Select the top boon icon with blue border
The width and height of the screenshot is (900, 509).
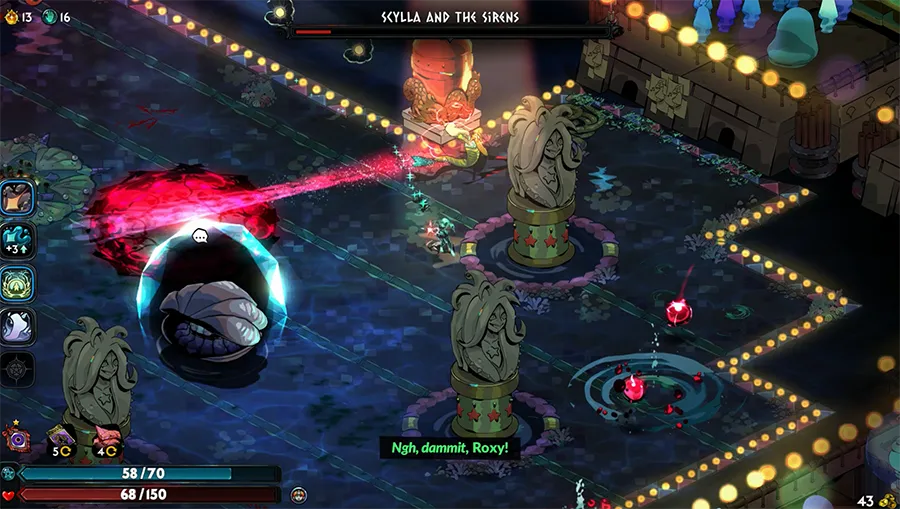[x=18, y=199]
